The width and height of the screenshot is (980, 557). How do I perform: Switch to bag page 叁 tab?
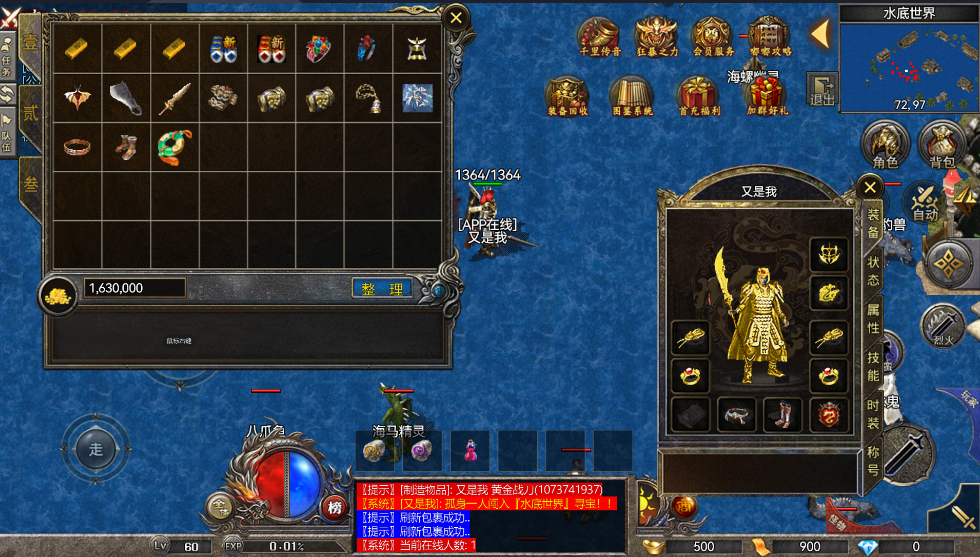(30, 185)
